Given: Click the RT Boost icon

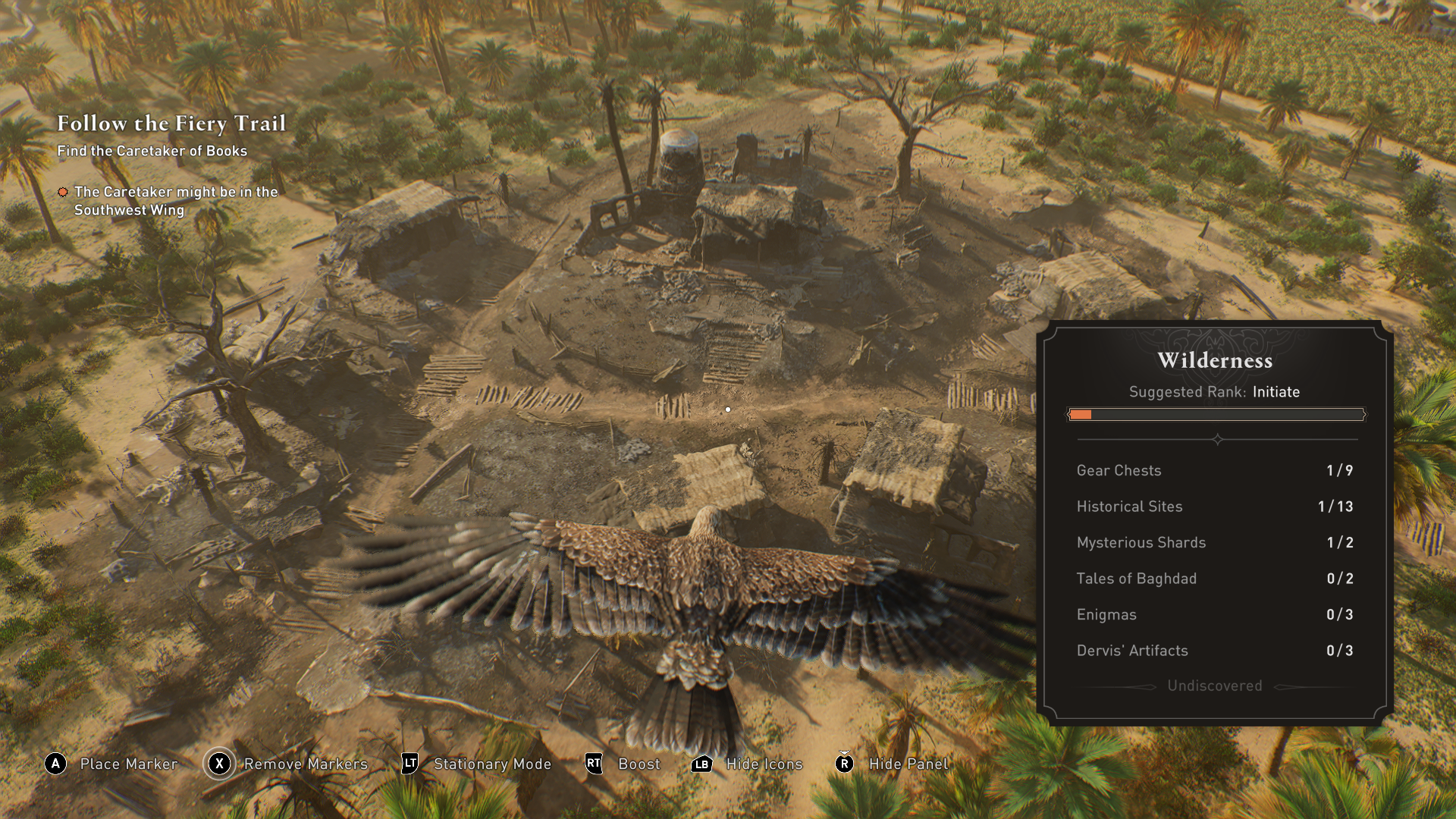Looking at the screenshot, I should pos(593,764).
